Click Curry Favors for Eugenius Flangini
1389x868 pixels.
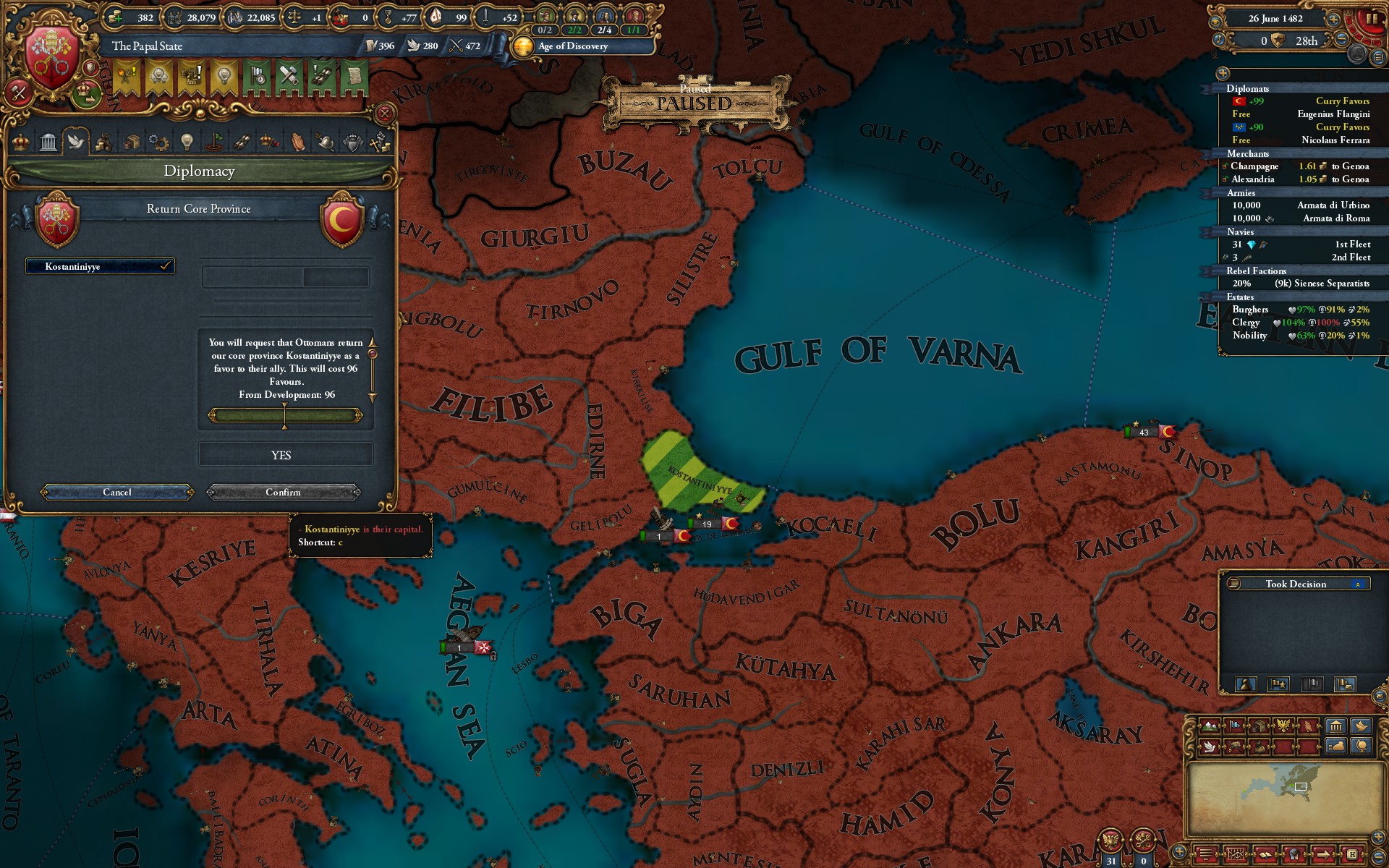(x=1343, y=102)
